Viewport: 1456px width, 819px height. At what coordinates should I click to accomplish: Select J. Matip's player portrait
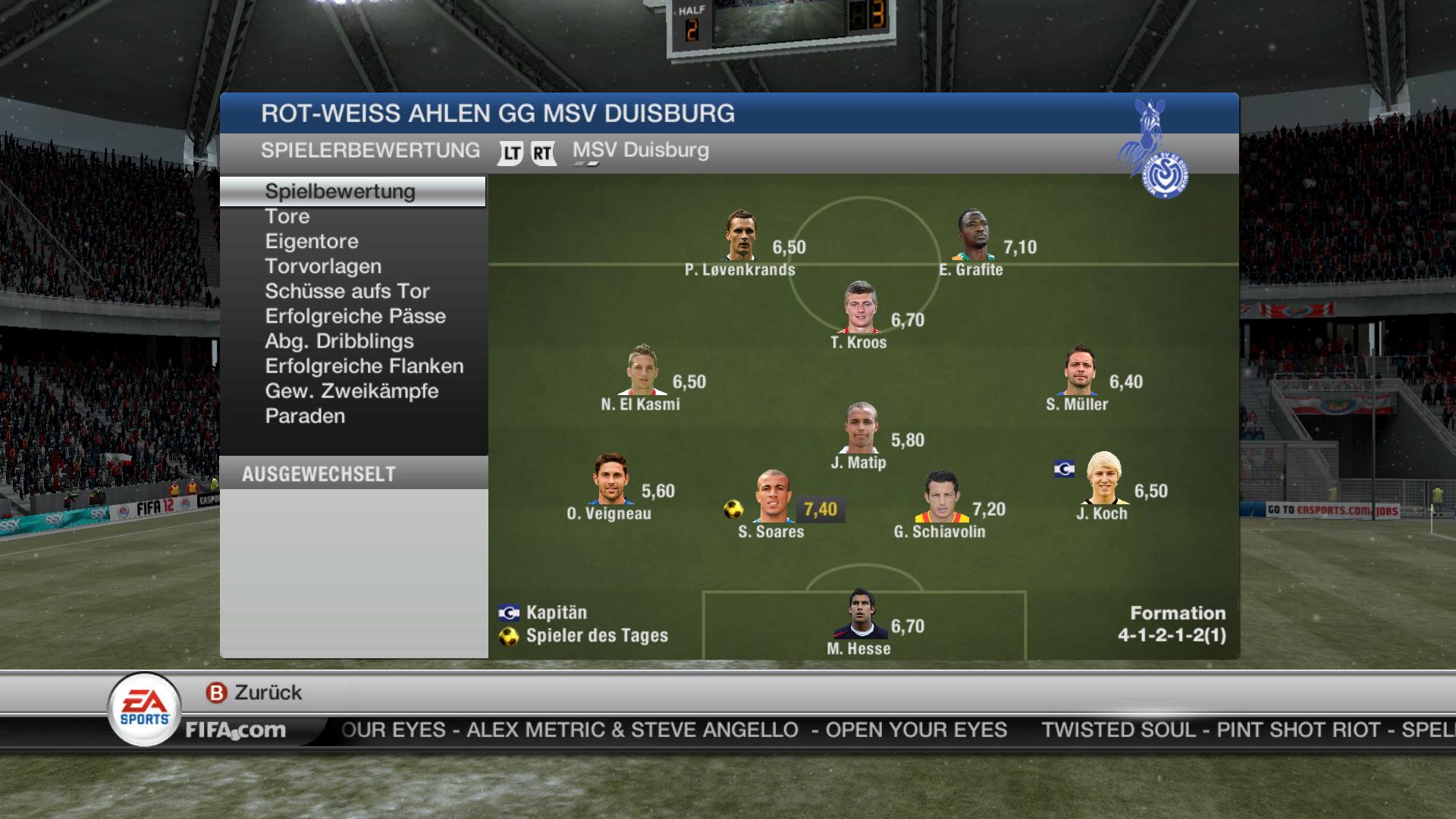coord(861,428)
